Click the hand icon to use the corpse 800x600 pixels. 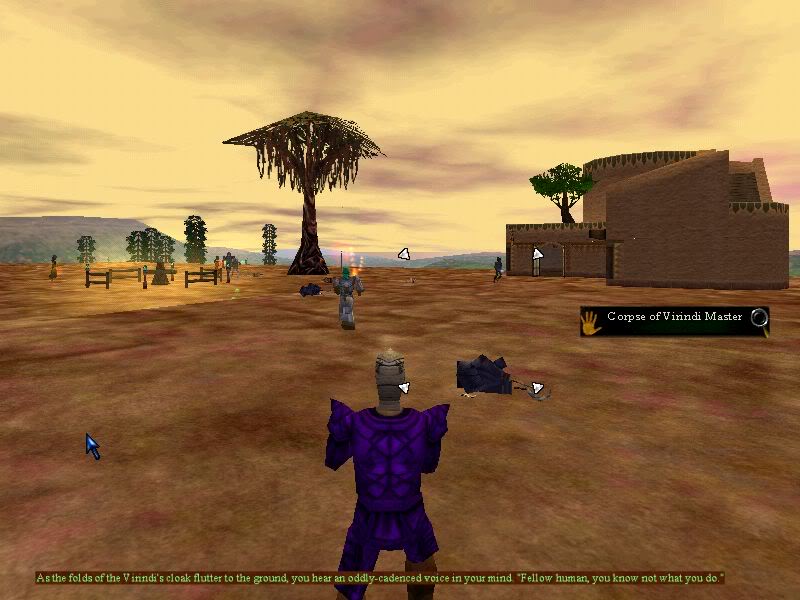(591, 320)
